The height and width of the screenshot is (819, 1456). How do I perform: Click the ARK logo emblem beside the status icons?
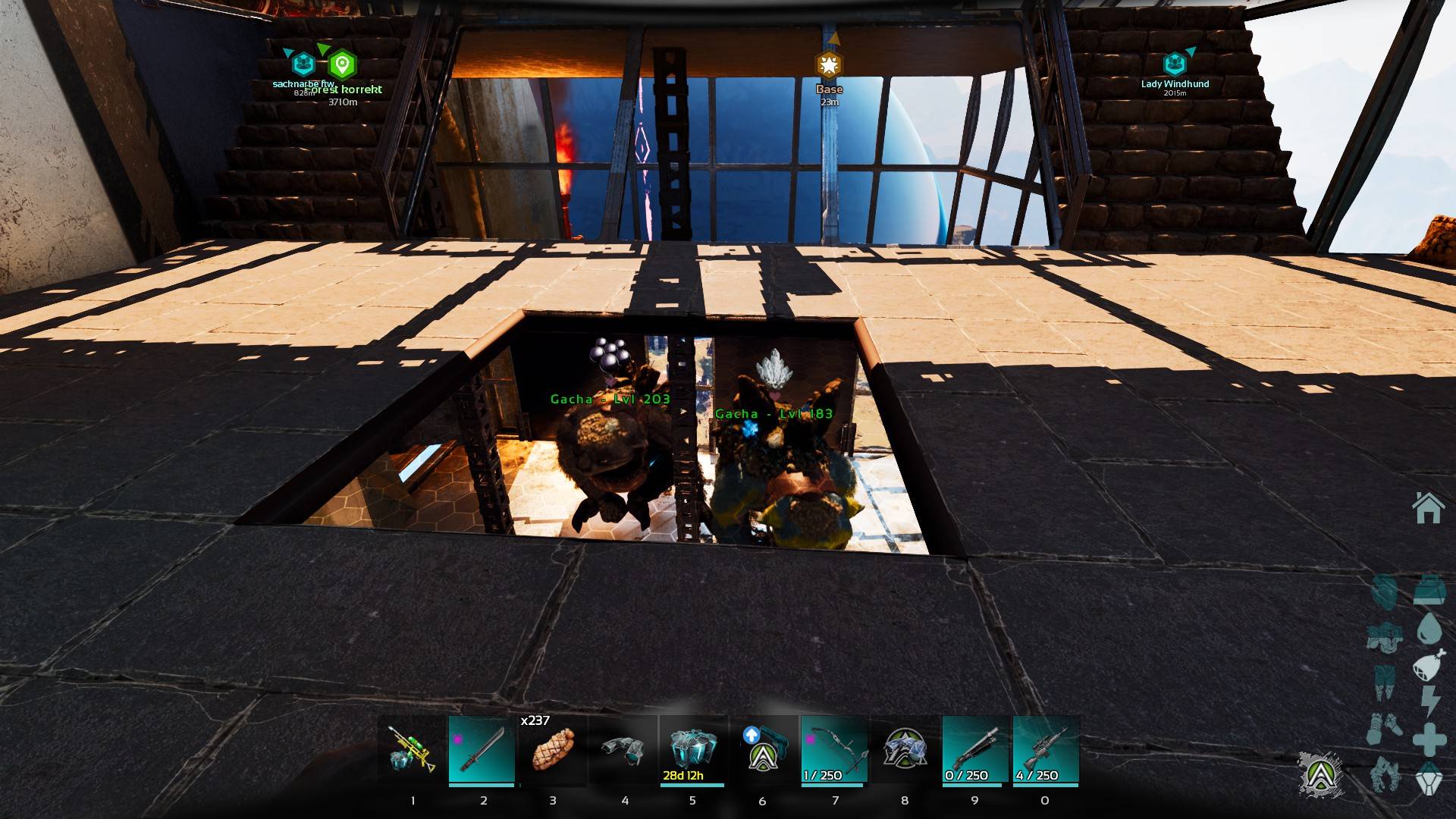pyautogui.click(x=1320, y=774)
